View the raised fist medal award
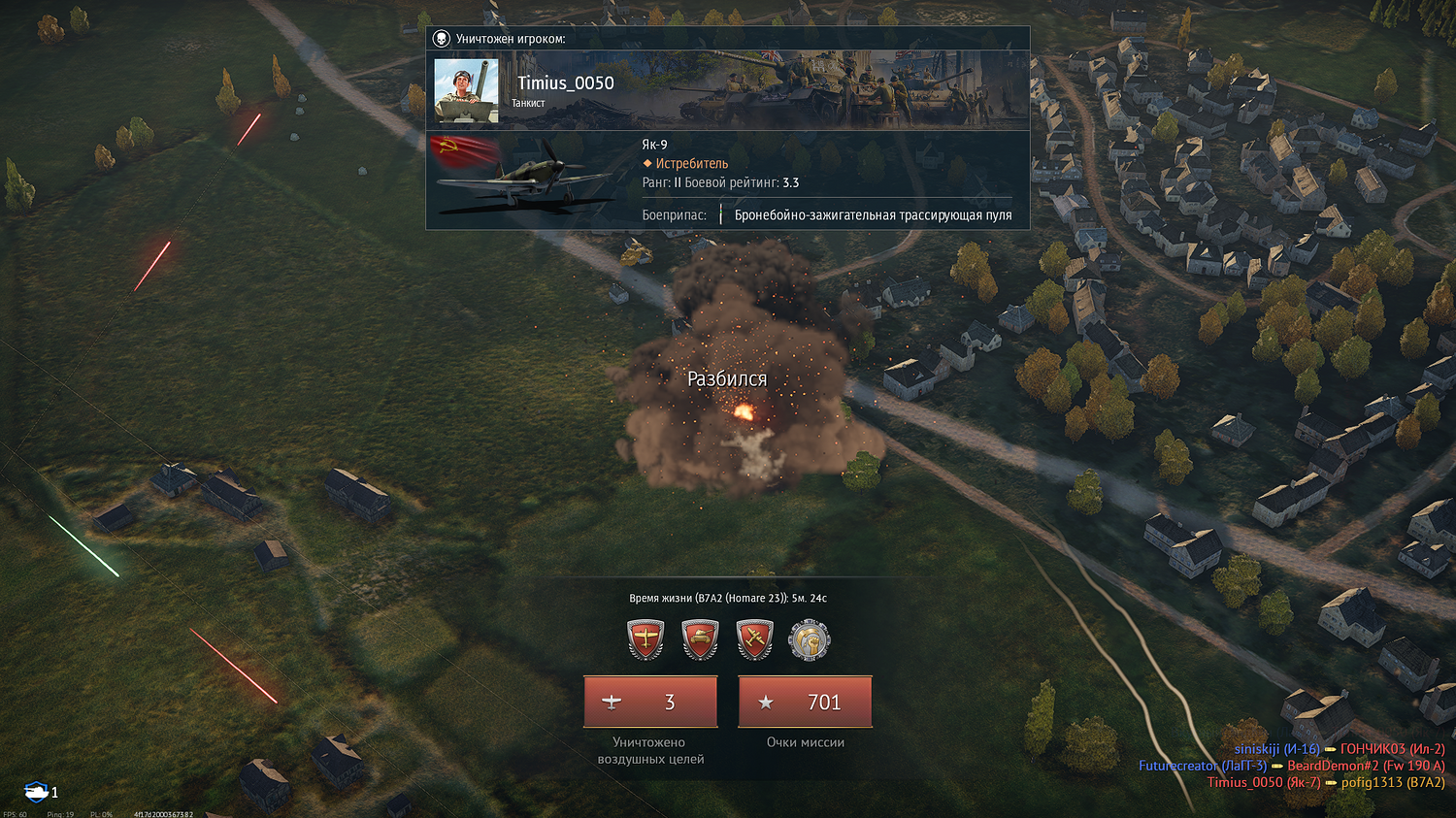The width and height of the screenshot is (1456, 818). point(810,641)
